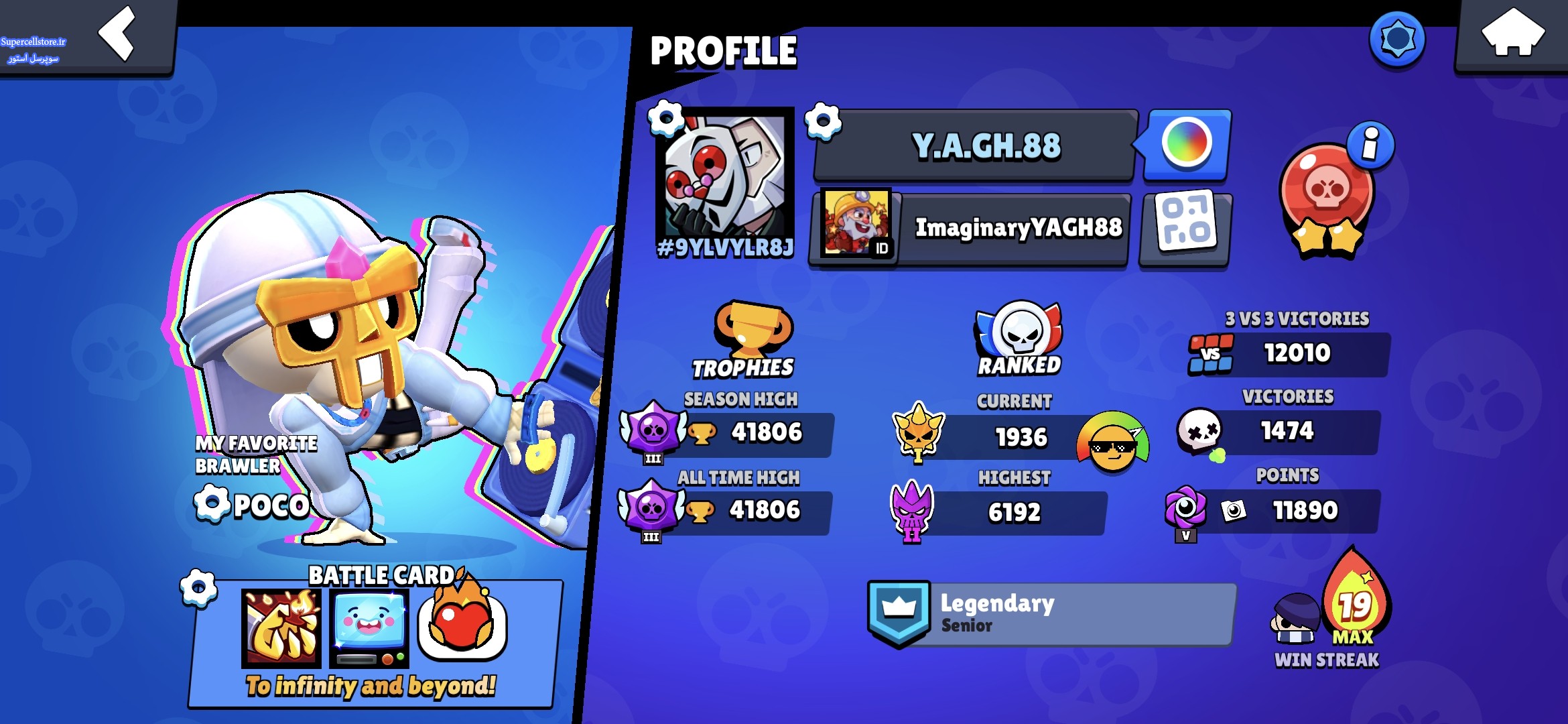Open the blue hexagon settings button
The width and height of the screenshot is (1568, 724).
1397,39
